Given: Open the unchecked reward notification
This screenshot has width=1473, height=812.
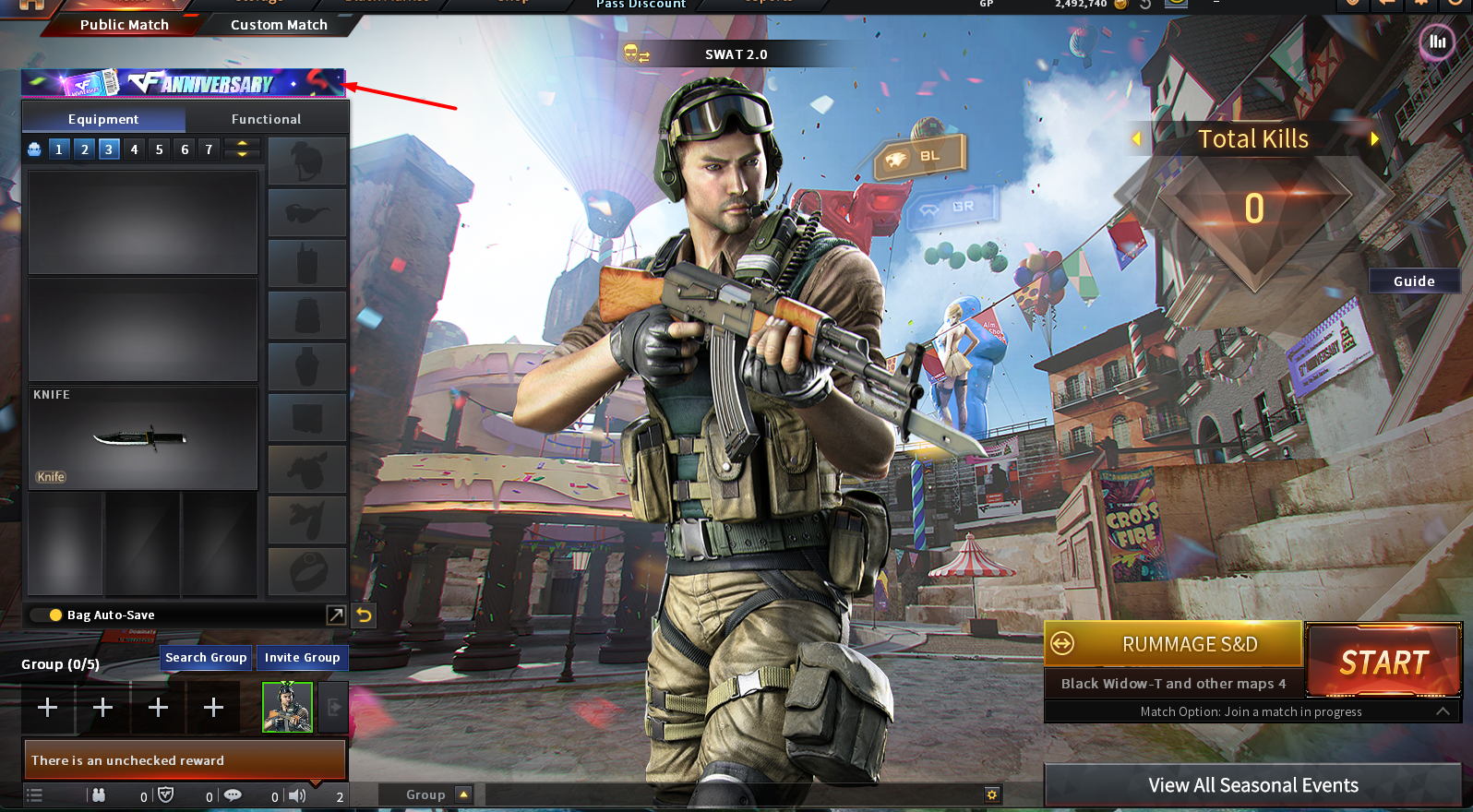Looking at the screenshot, I should click(x=185, y=760).
